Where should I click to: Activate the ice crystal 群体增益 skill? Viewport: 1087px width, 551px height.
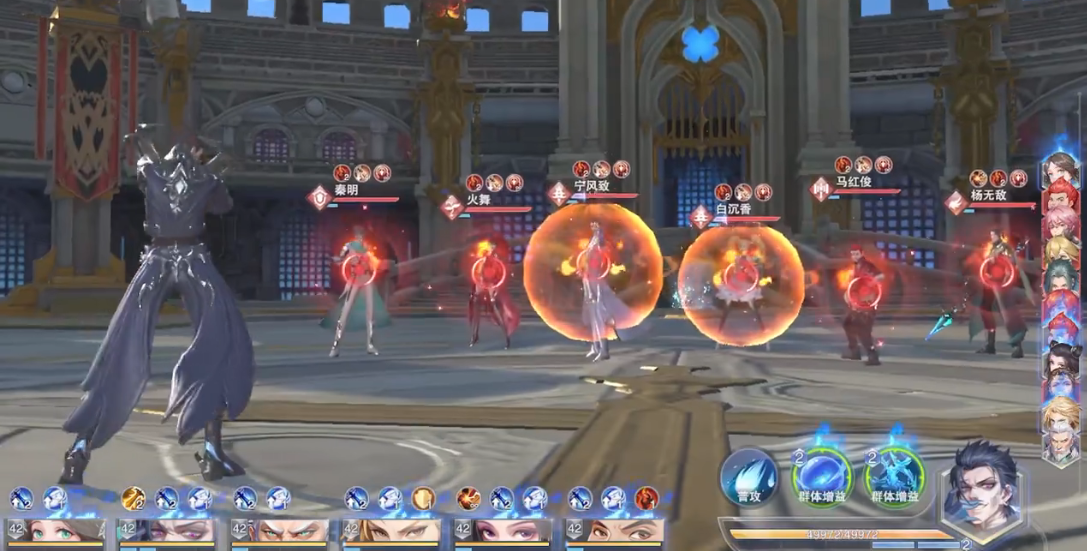(895, 476)
